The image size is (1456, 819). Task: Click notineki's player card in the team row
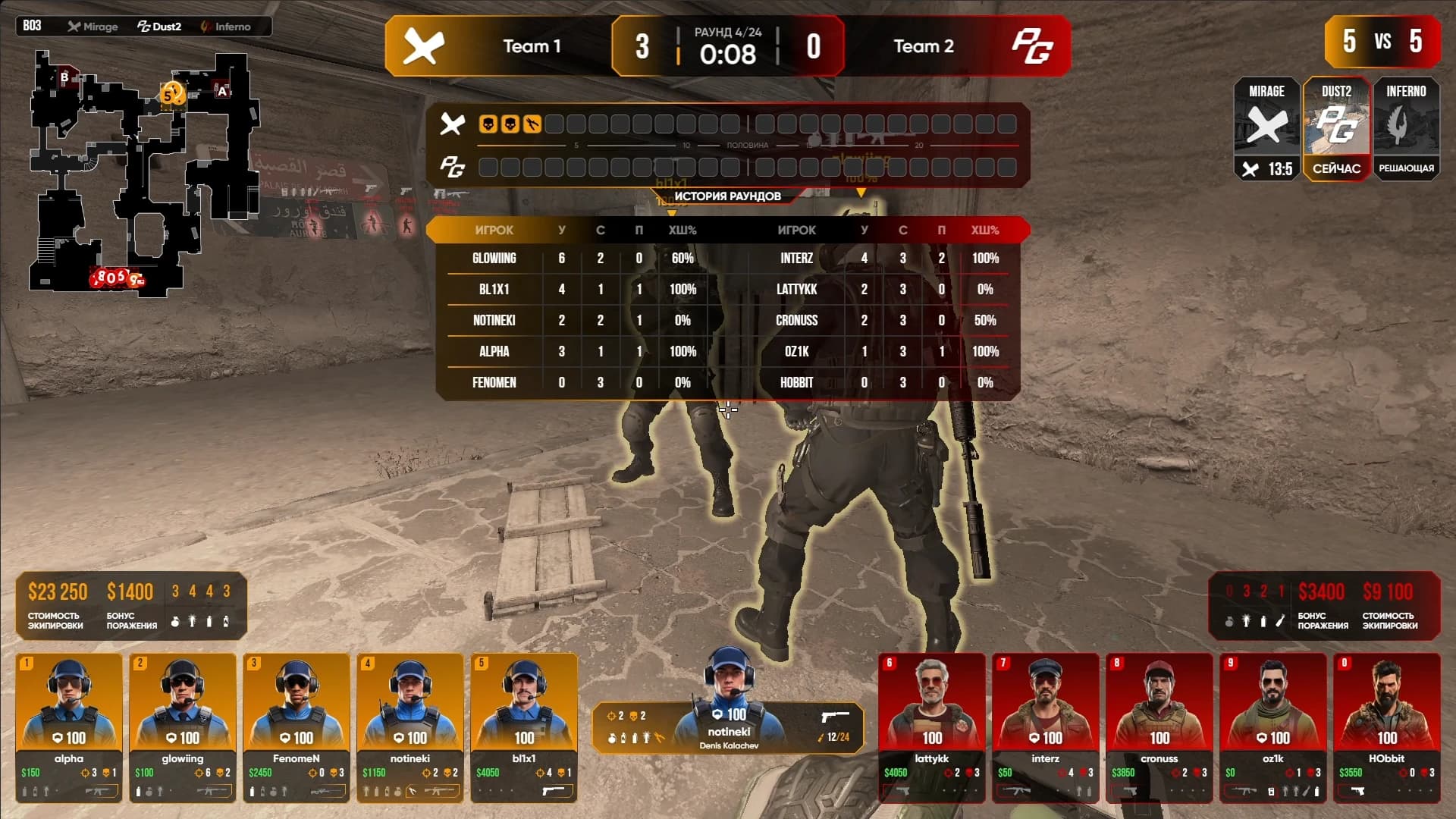(x=410, y=726)
